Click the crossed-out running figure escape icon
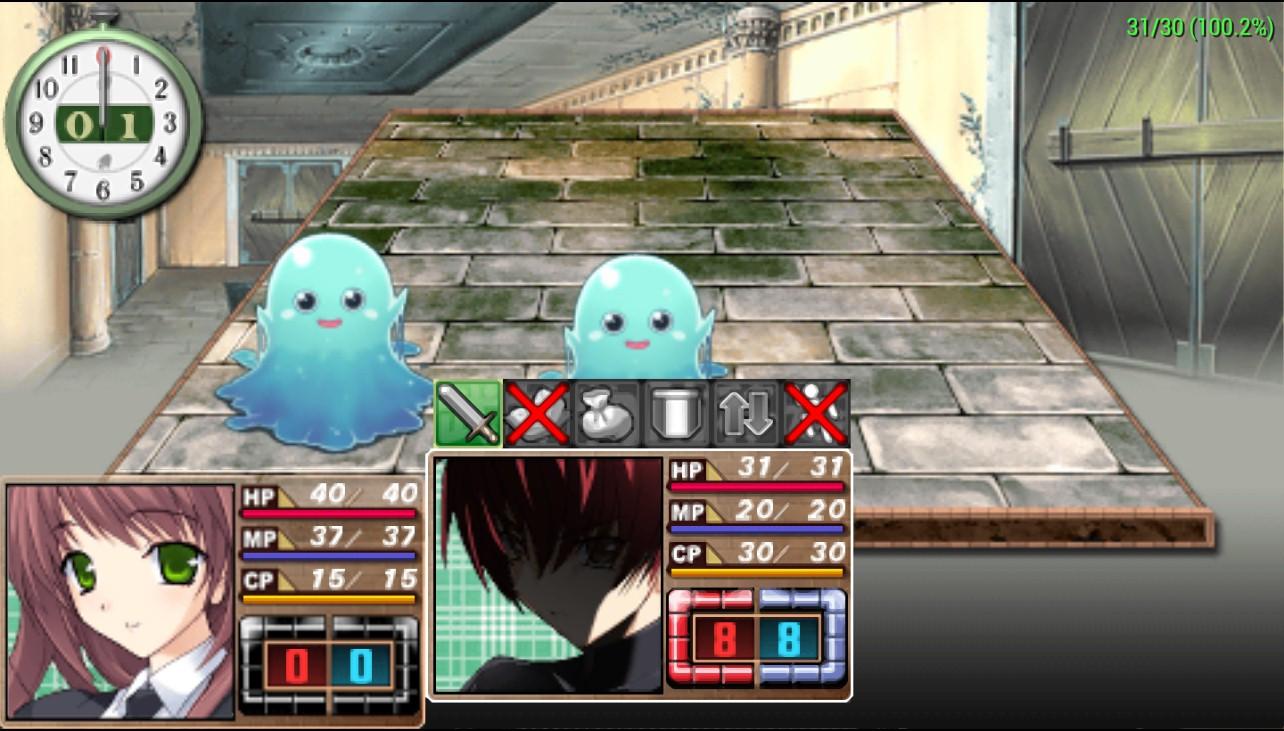Viewport: 1284px width, 731px height. point(816,413)
